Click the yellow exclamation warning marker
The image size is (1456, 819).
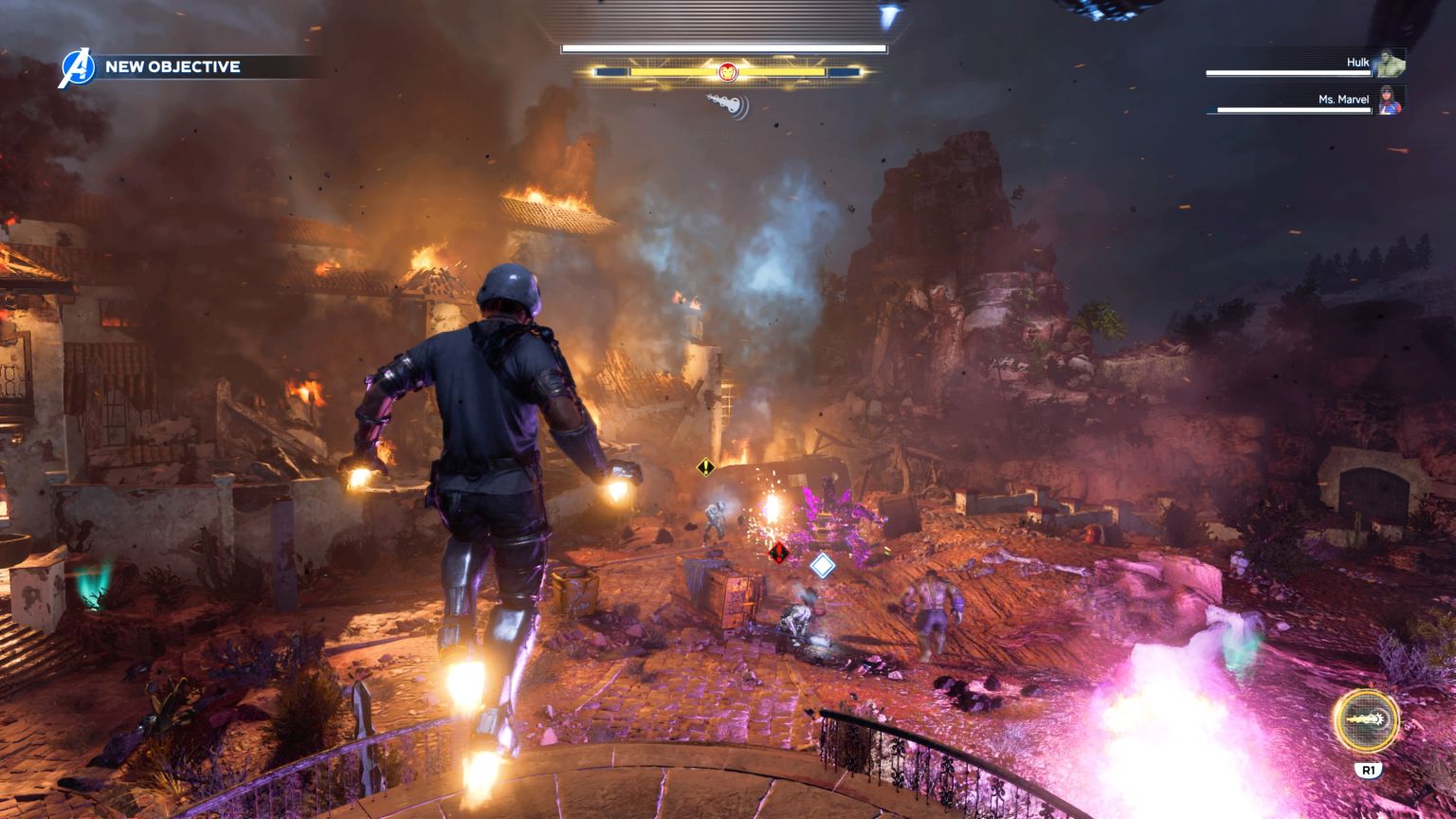click(705, 466)
